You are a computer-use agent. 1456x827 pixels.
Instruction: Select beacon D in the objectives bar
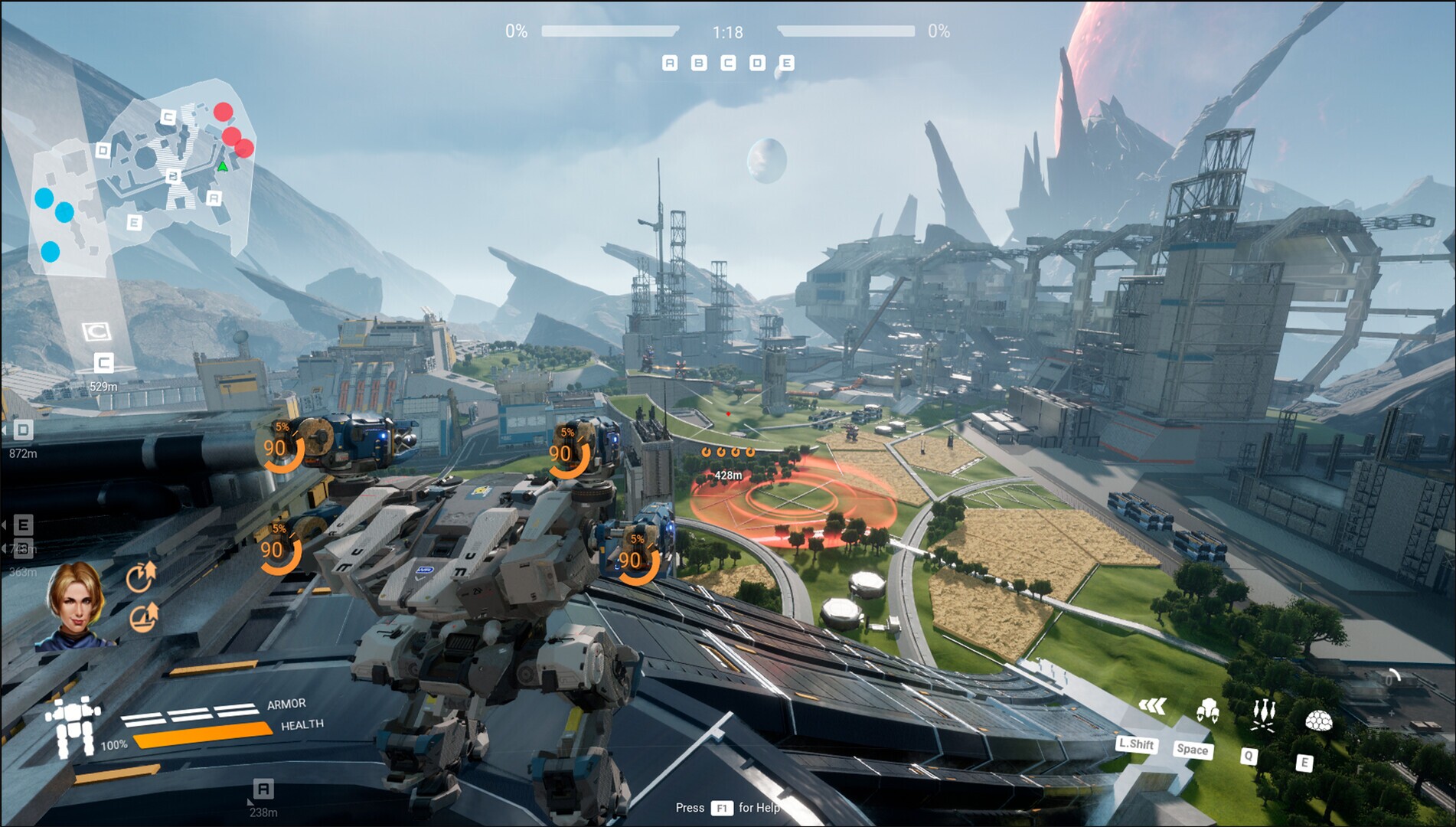click(756, 63)
